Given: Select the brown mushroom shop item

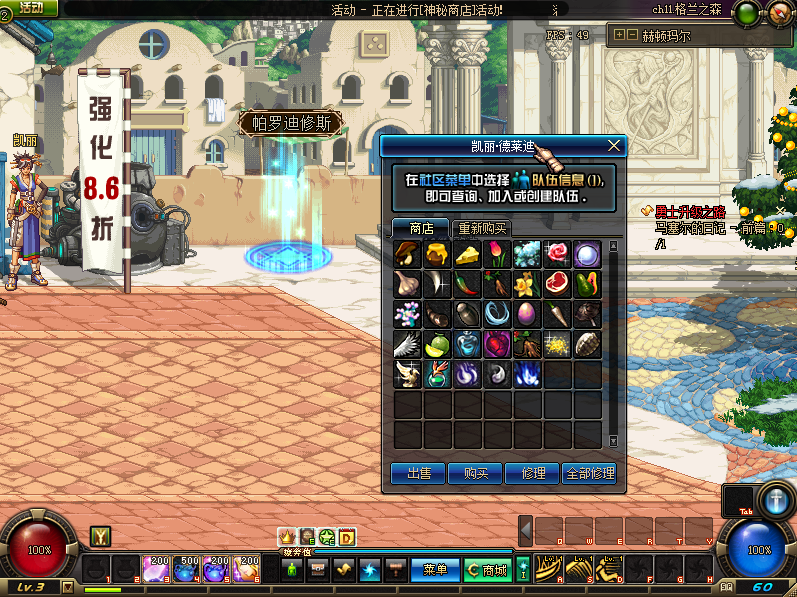Looking at the screenshot, I should click(x=408, y=254).
